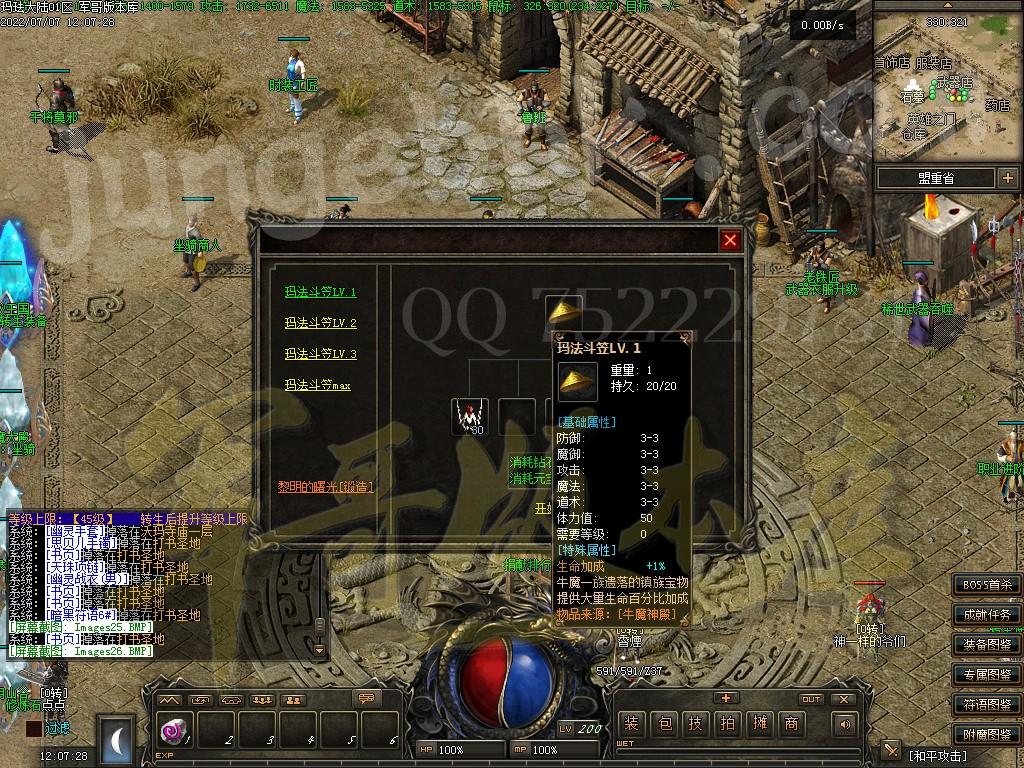Open 黎明的曙光[锻造] link

point(326,487)
